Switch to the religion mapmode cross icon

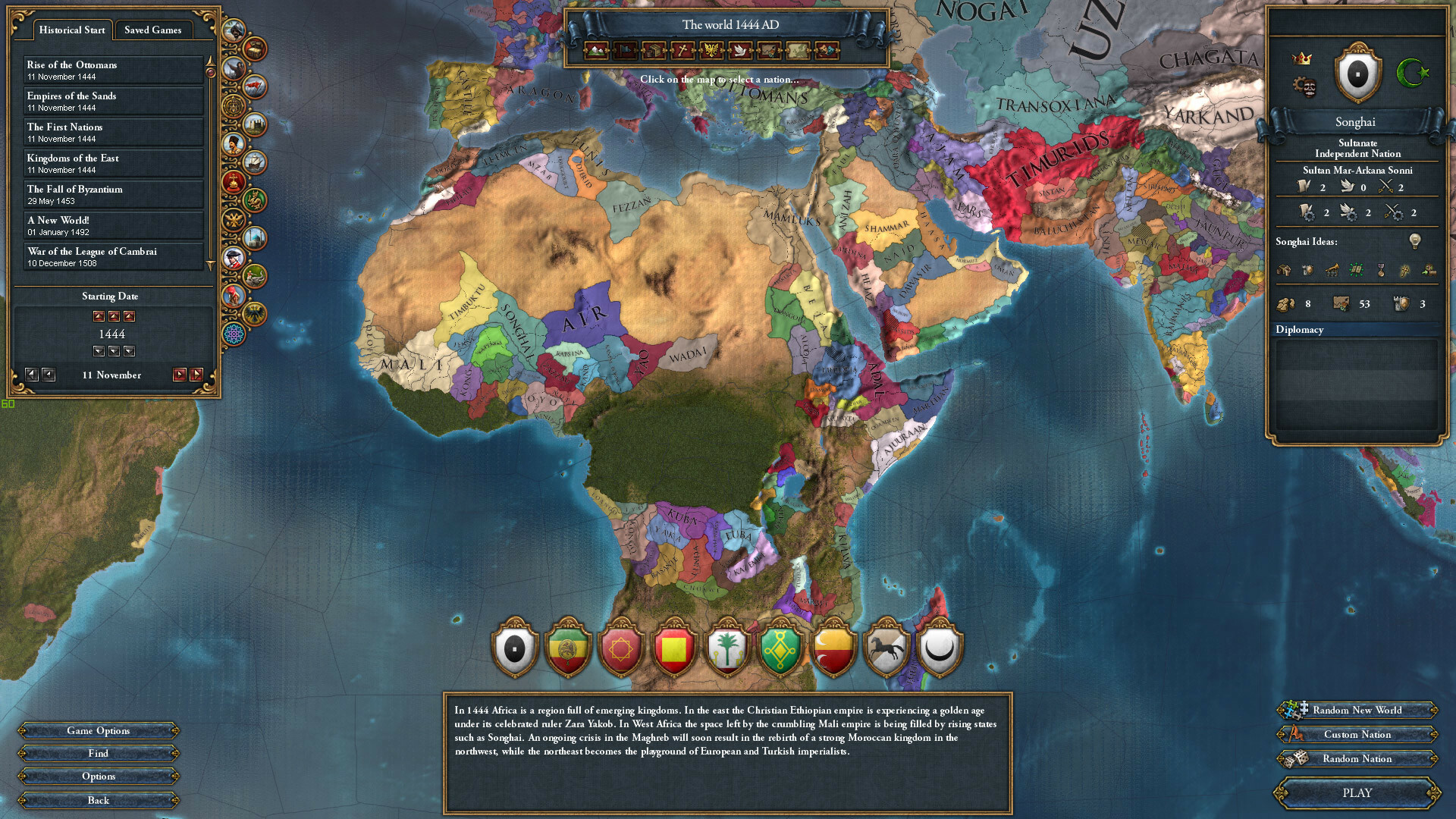682,51
